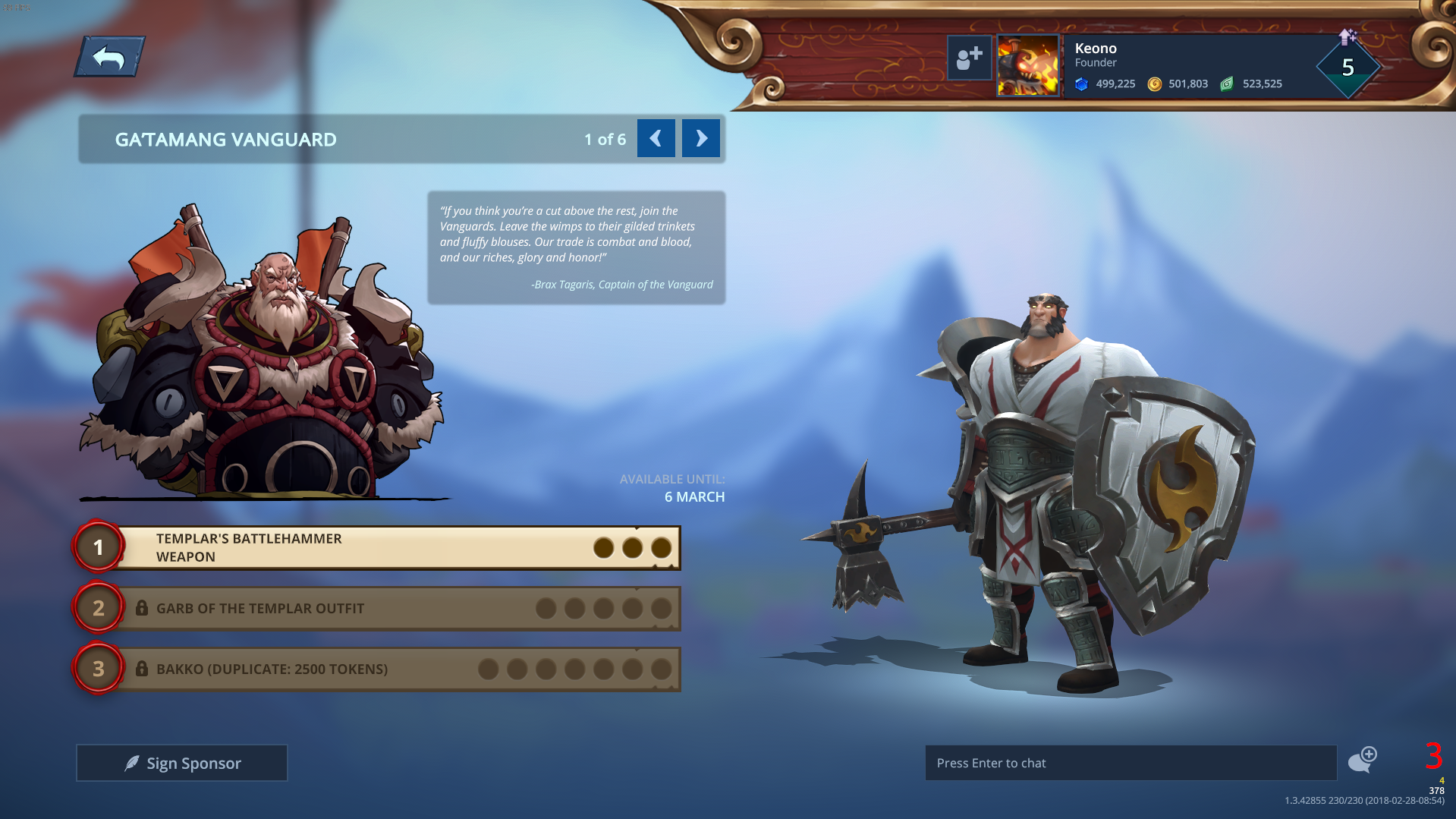This screenshot has width=1456, height=819.
Task: Open Keono's profile avatar
Action: (x=1028, y=65)
